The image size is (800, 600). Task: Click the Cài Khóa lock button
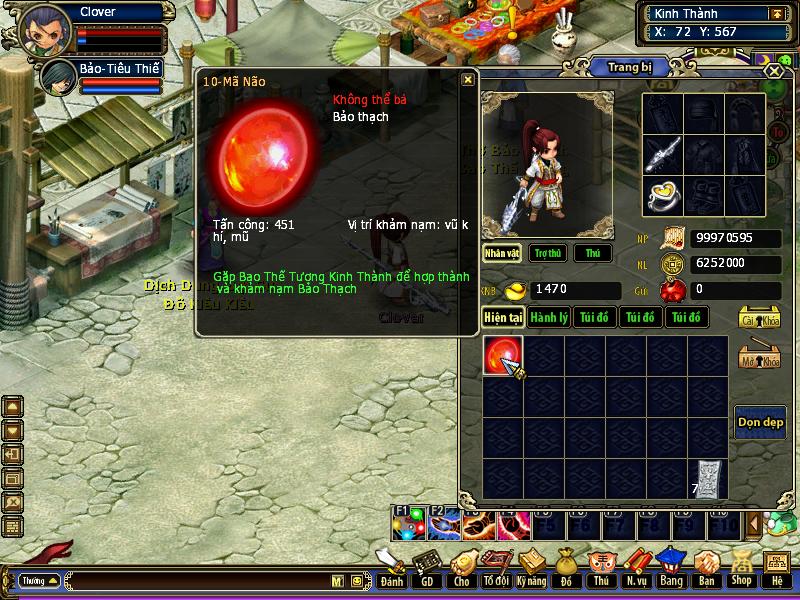click(x=760, y=317)
